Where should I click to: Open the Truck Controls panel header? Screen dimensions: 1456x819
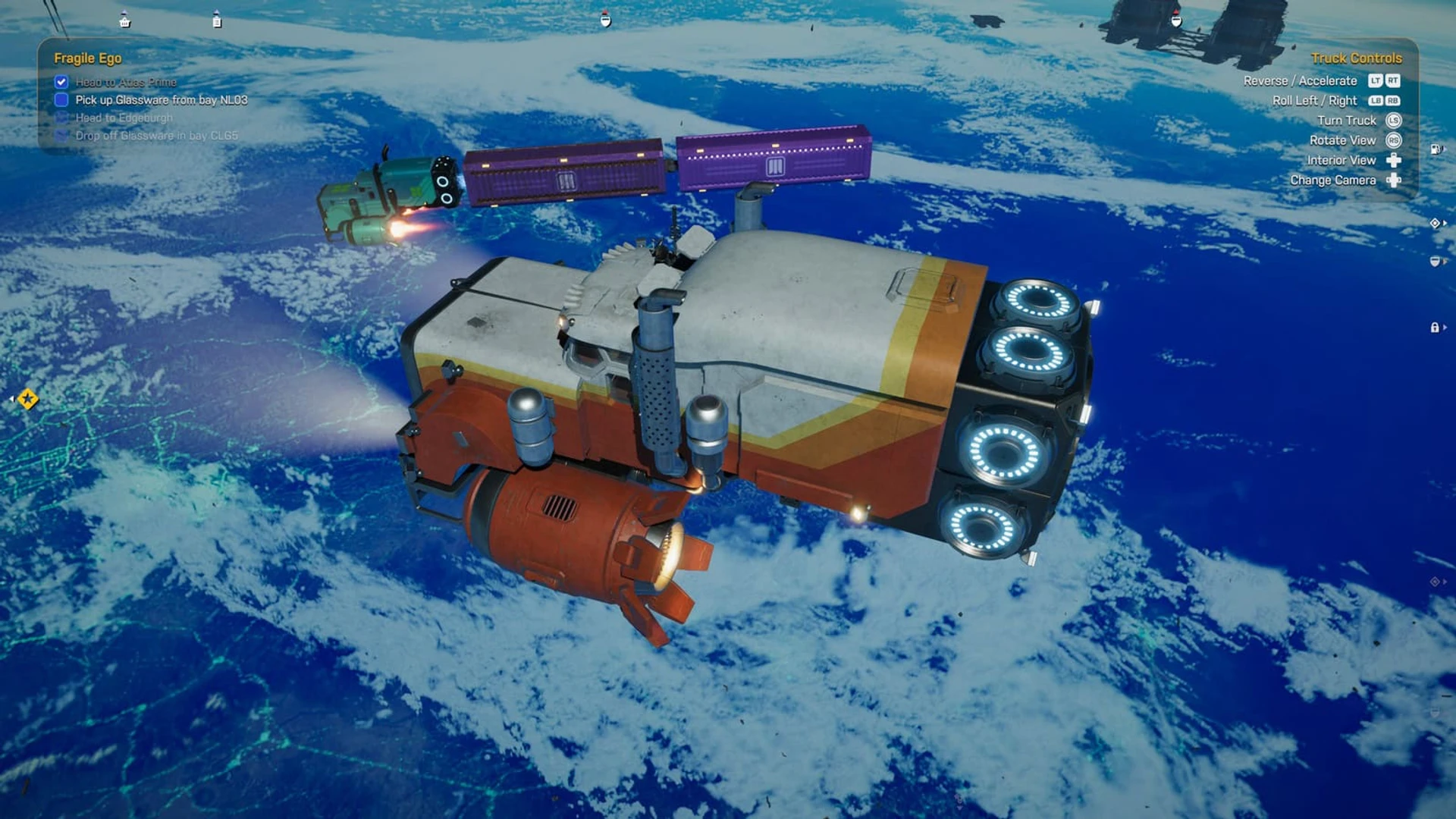click(x=1356, y=58)
